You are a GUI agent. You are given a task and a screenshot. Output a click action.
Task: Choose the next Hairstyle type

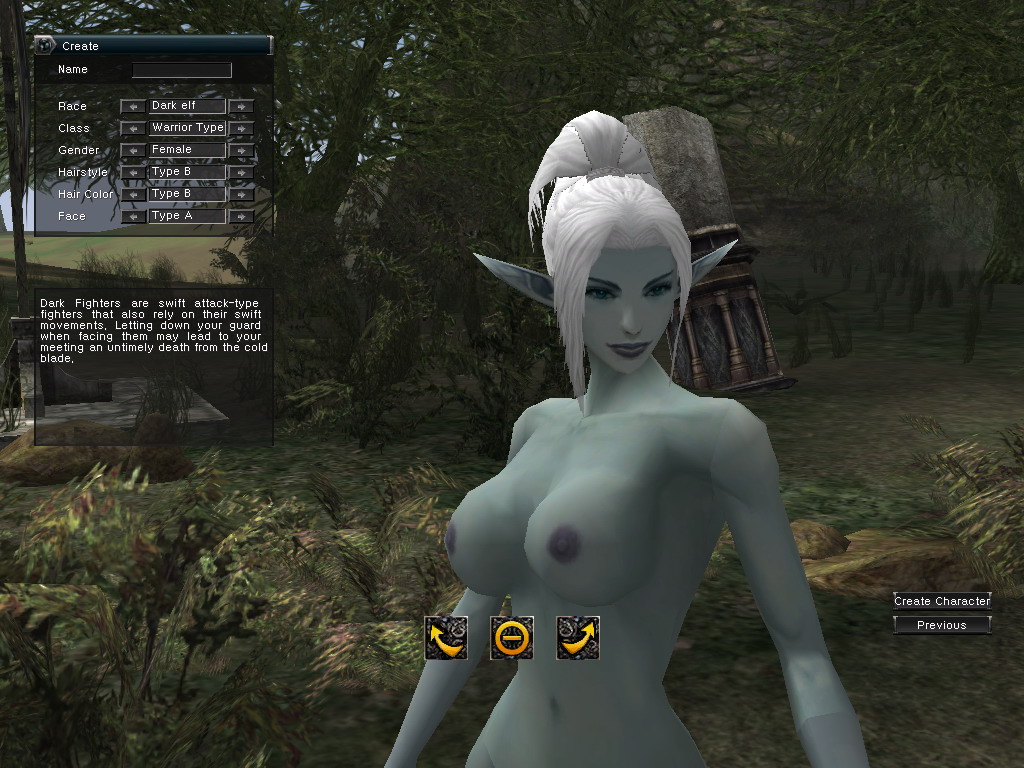[x=241, y=172]
